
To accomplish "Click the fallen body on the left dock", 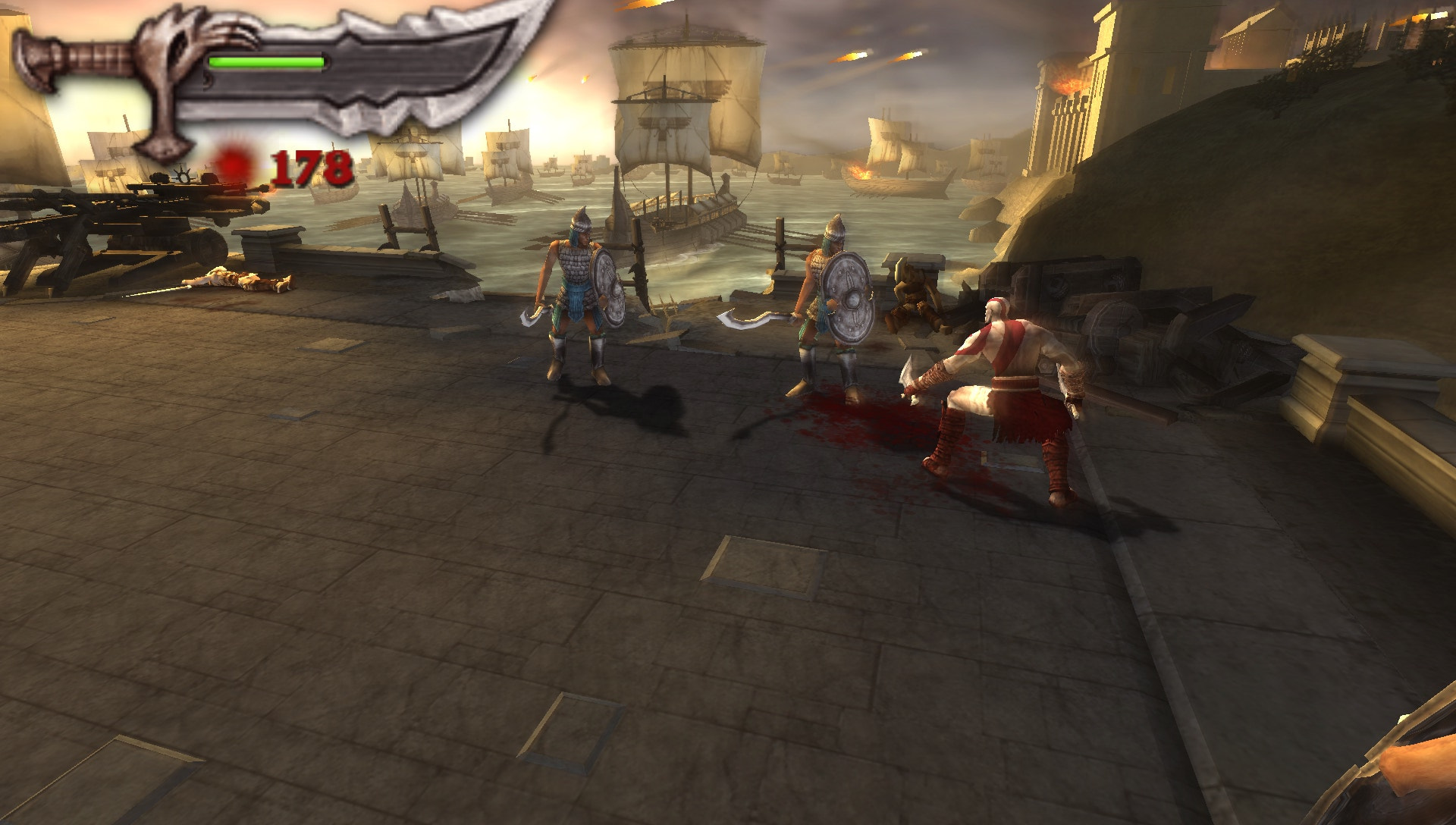I will (243, 281).
